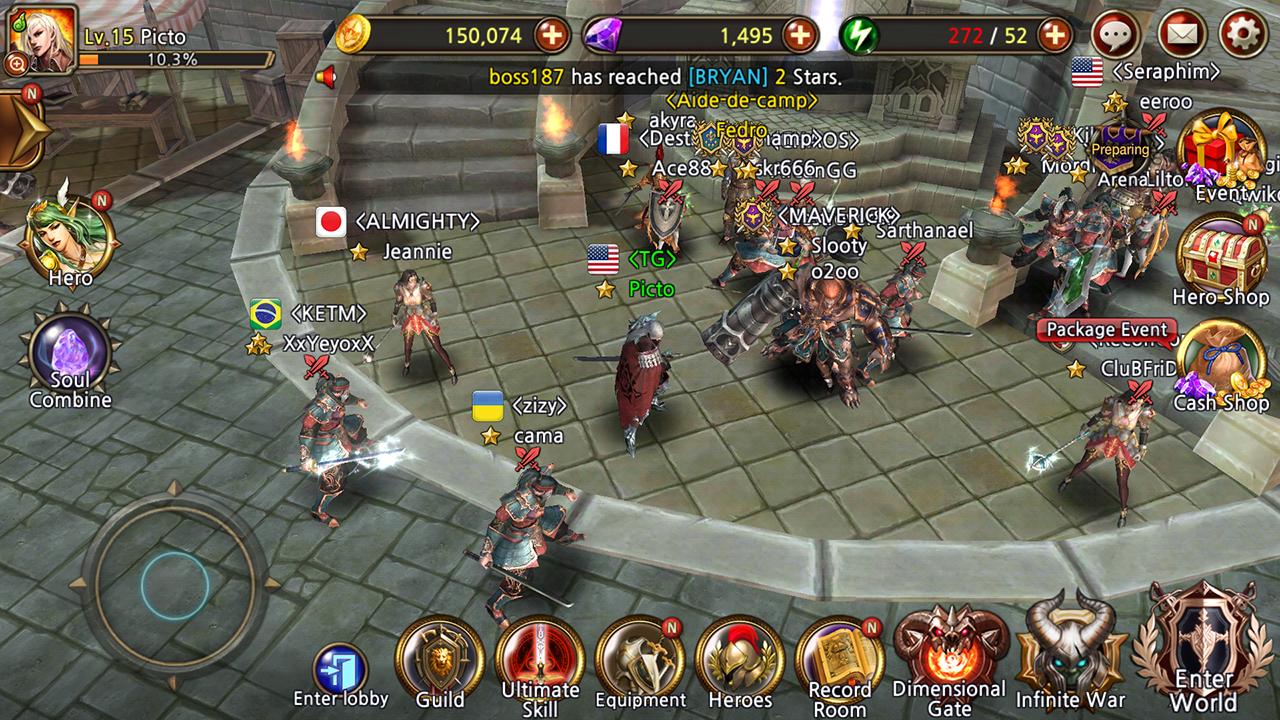Tap the Package Event banner
Viewport: 1280px width, 720px height.
(x=1106, y=329)
